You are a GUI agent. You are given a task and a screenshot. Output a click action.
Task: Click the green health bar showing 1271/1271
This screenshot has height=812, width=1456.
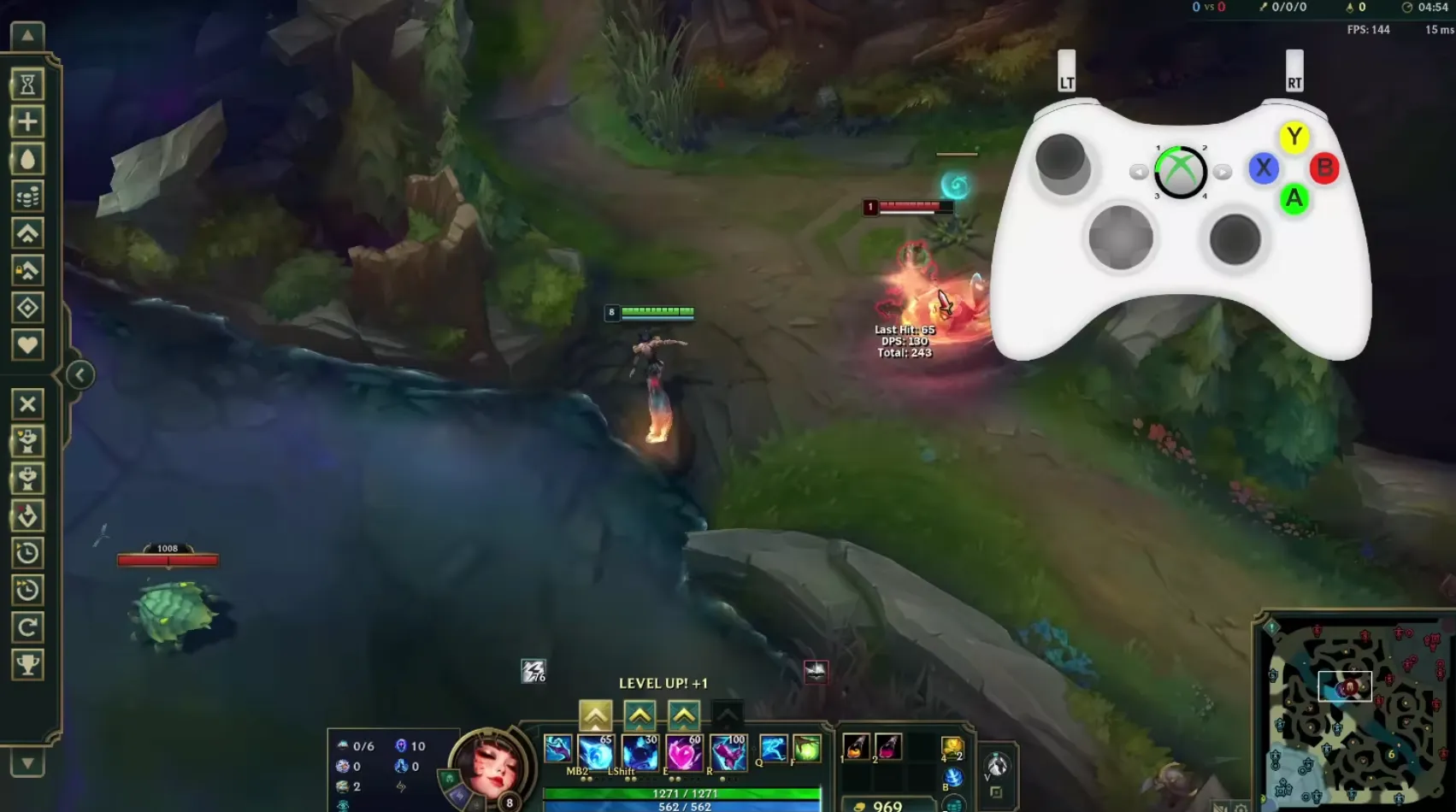684,793
